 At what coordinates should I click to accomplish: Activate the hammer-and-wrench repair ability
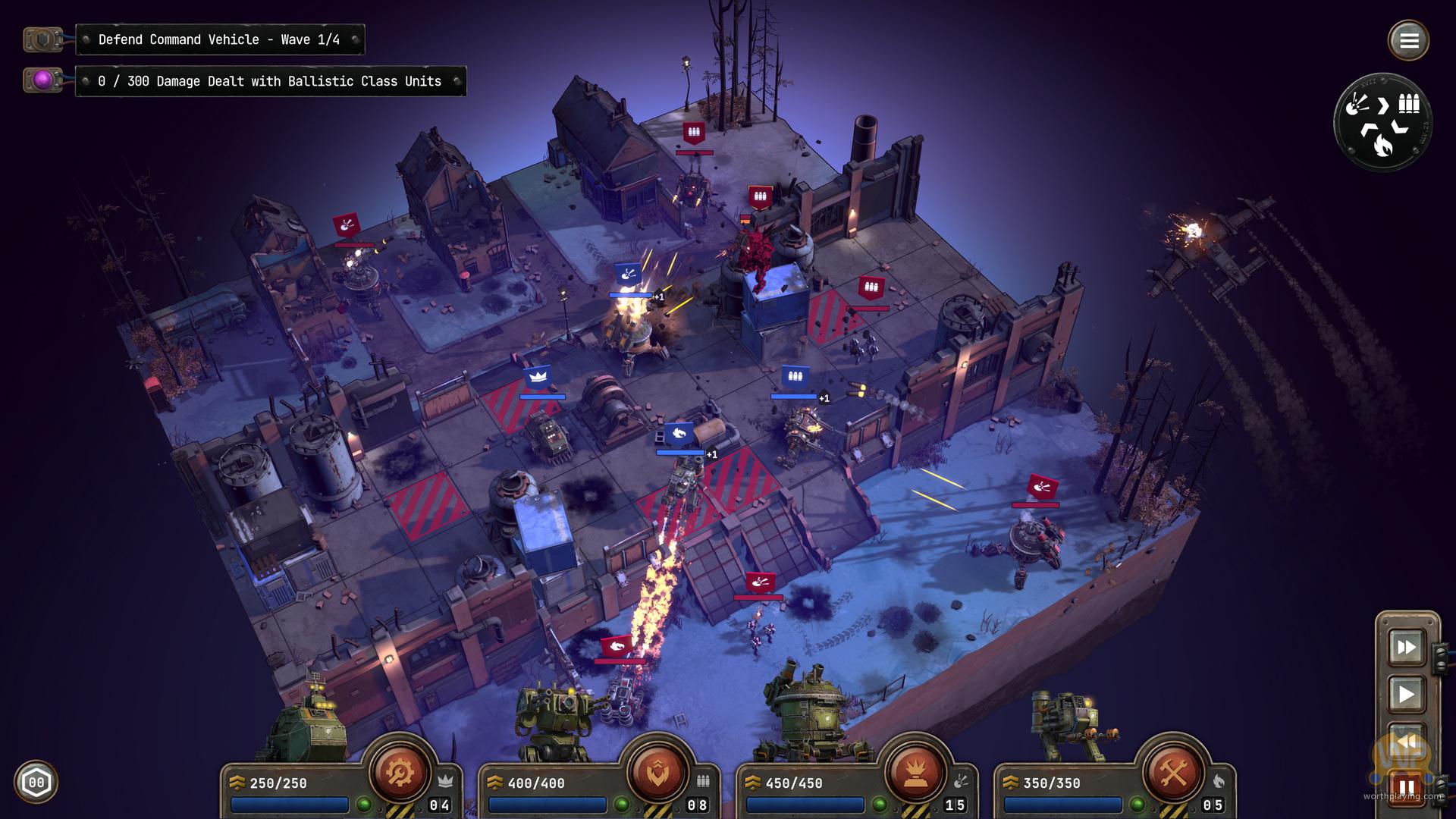tap(1172, 772)
